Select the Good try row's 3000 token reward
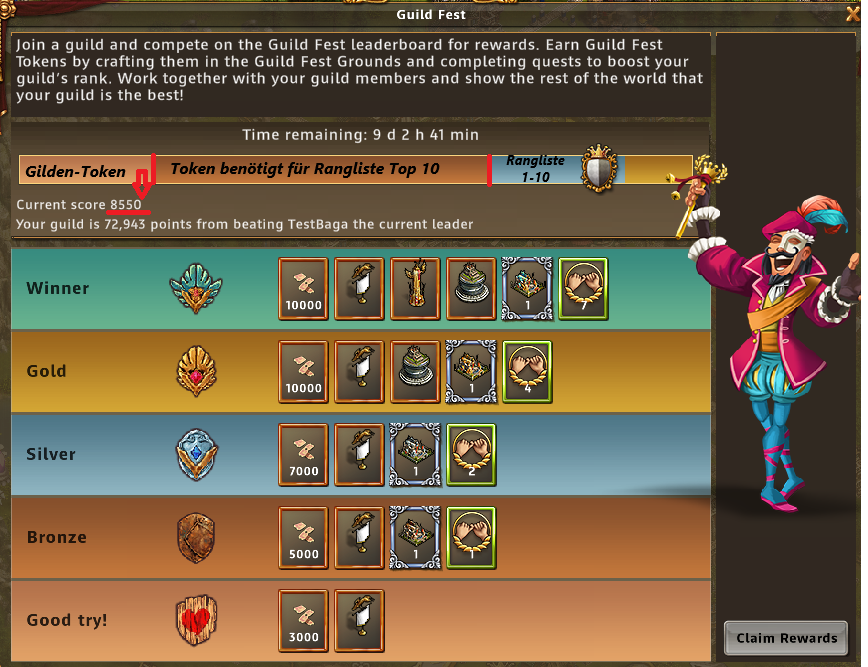This screenshot has height=667, width=868. tap(303, 620)
